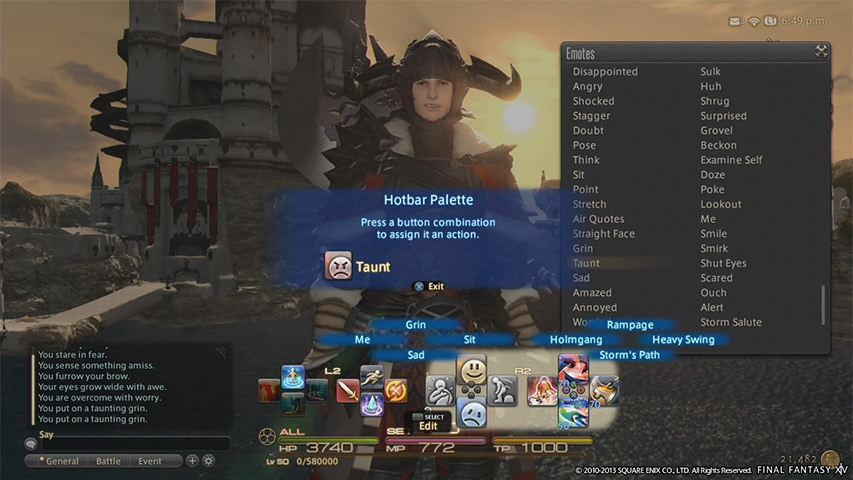Screen dimensions: 853x480
Task: Select the Air Quotes emote
Action: [x=598, y=219]
